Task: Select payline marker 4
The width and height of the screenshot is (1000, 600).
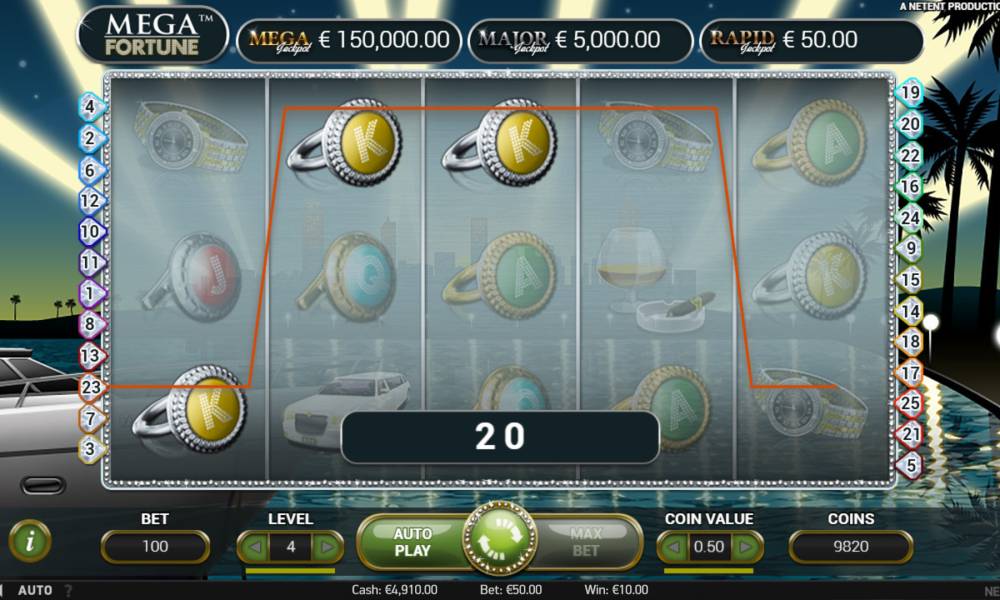Action: [90, 106]
